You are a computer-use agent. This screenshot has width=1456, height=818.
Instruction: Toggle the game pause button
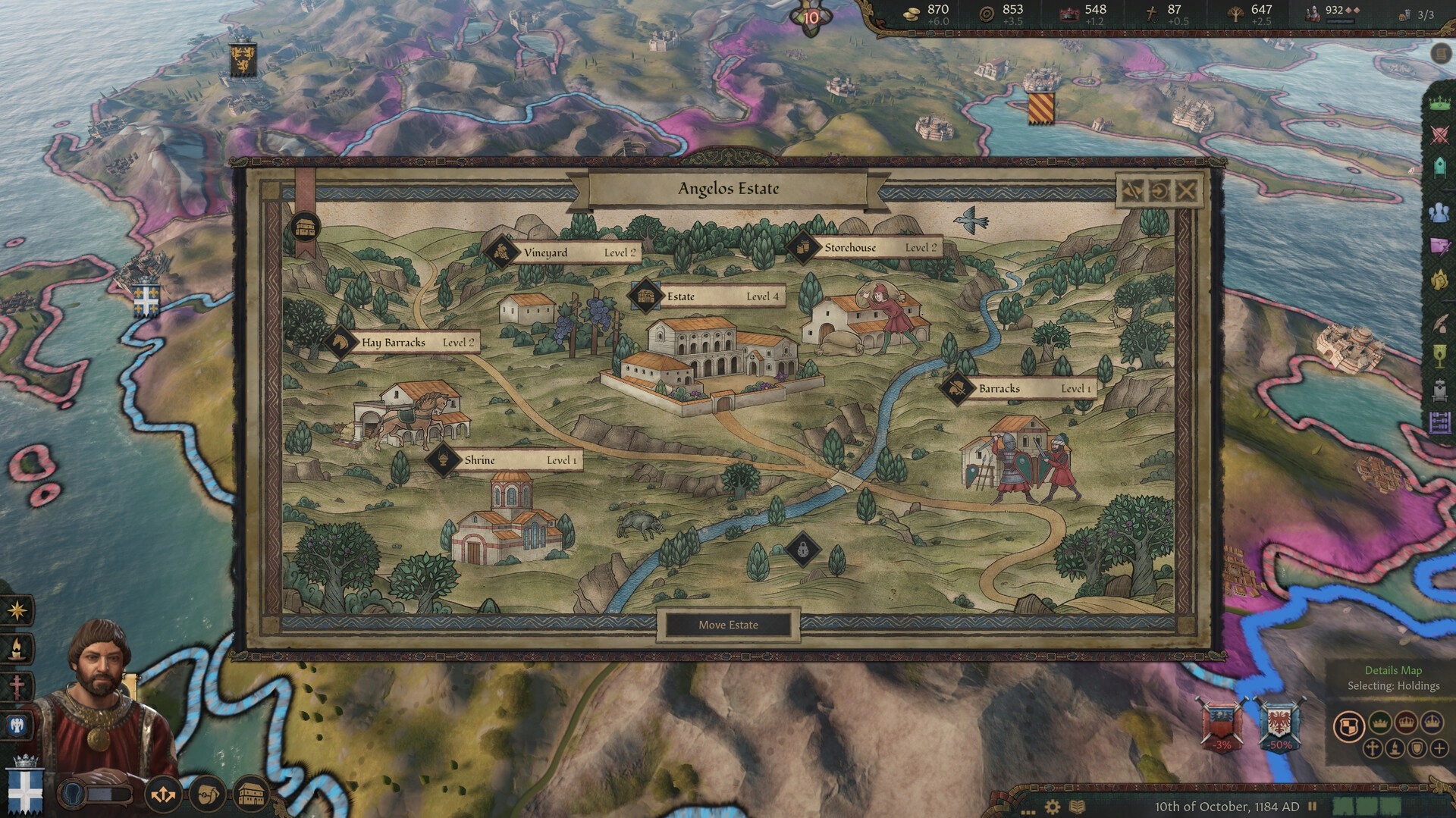(1313, 807)
